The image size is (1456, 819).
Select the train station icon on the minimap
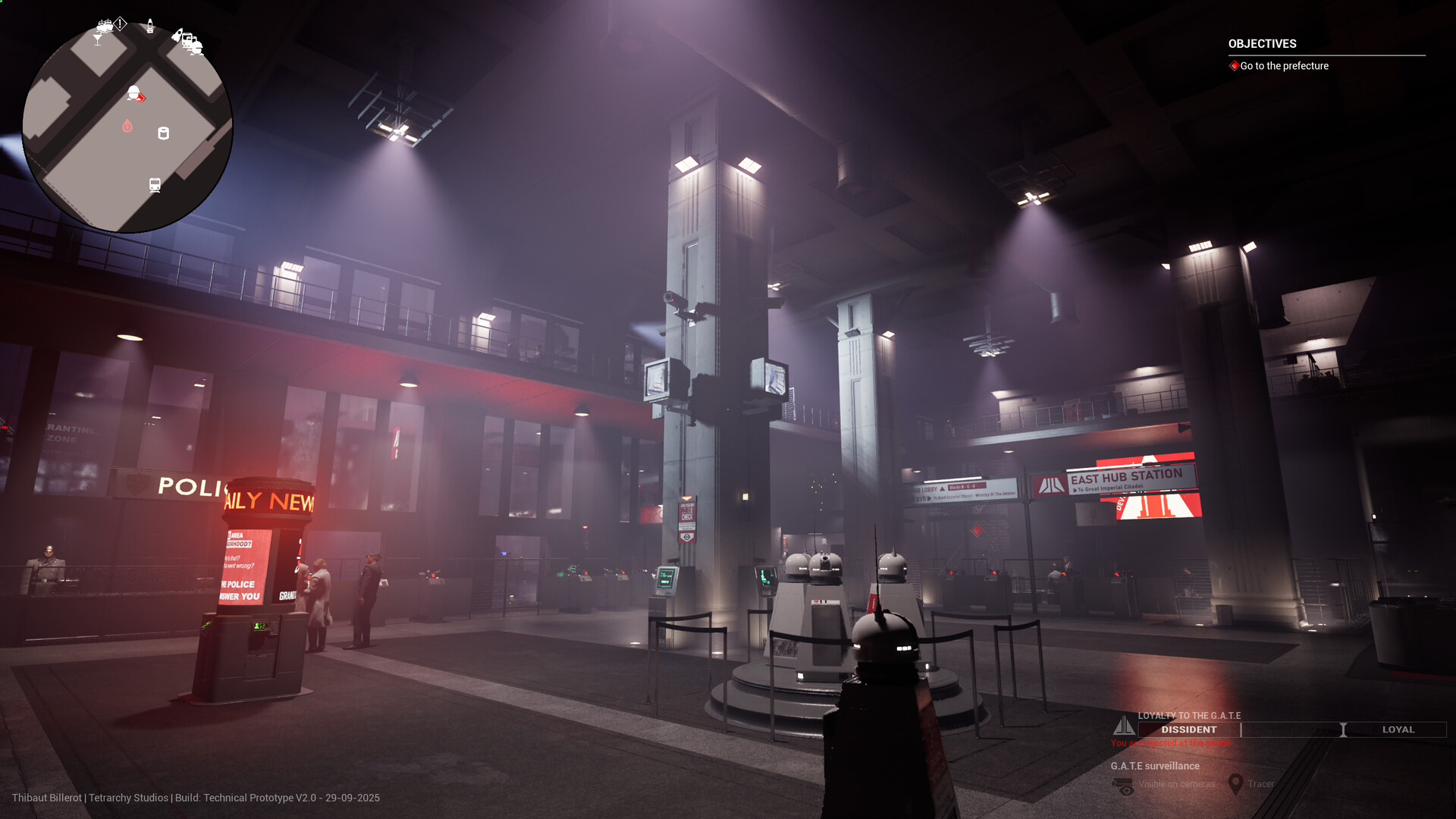(154, 184)
